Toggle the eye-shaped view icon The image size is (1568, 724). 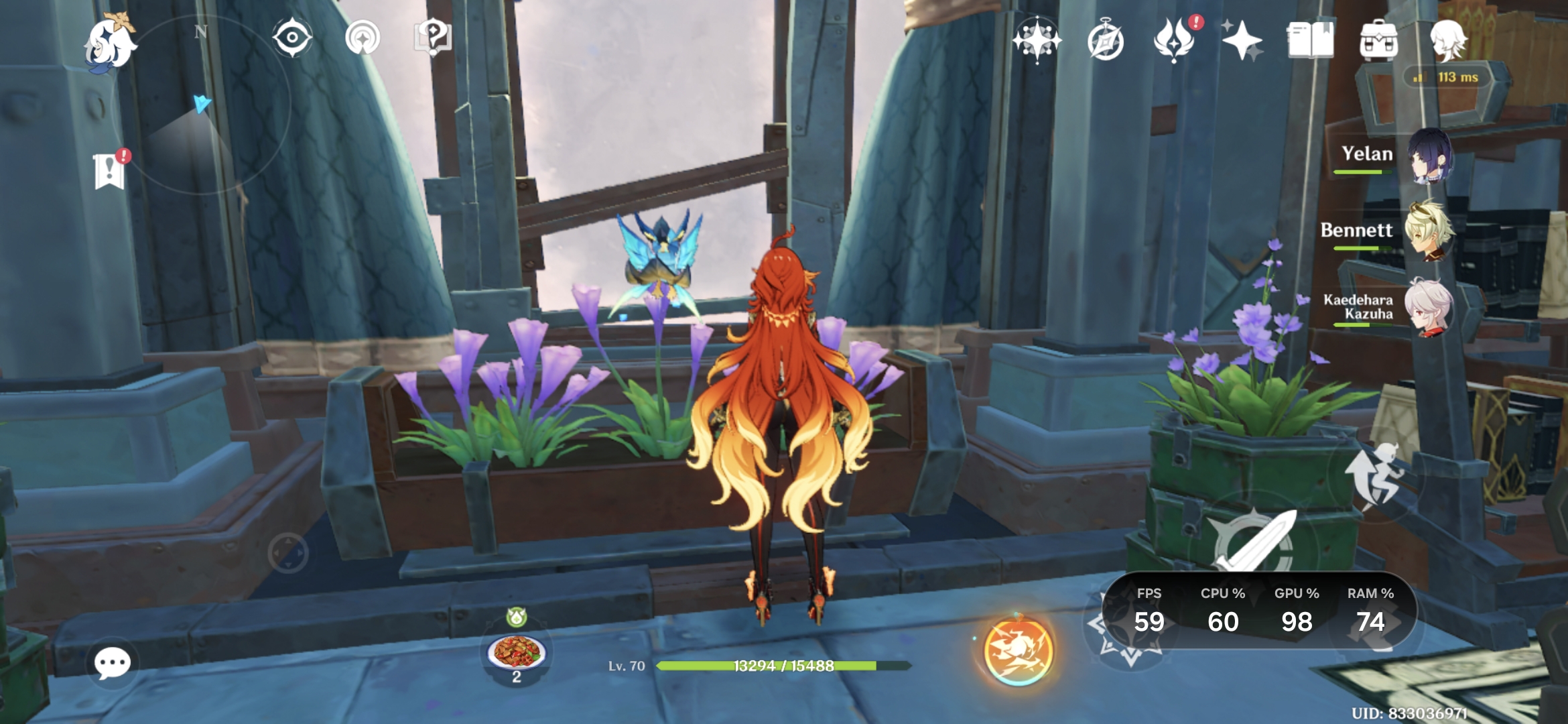(292, 38)
